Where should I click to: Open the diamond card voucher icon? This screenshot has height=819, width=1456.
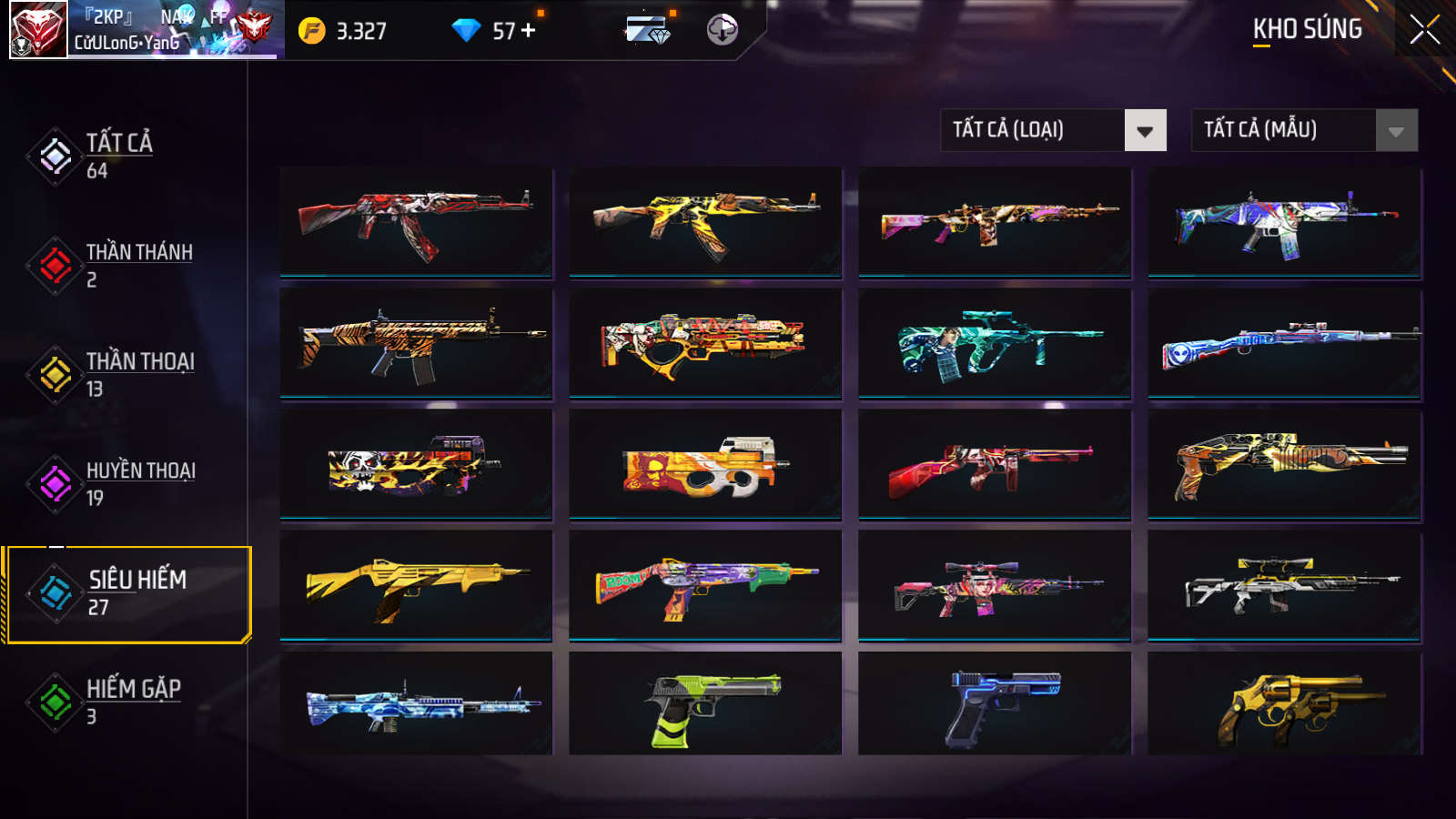click(x=648, y=30)
